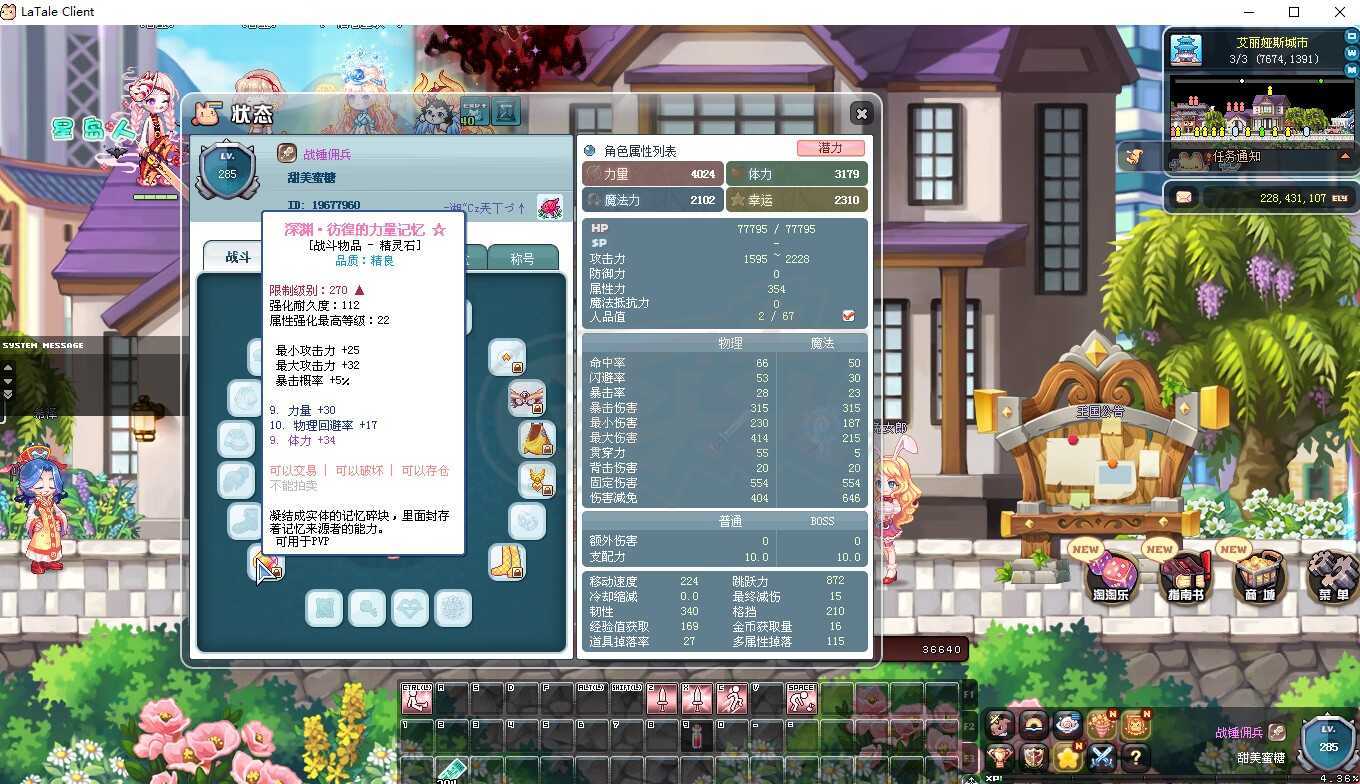This screenshot has width=1360, height=784.
Task: Click the trophy ranking icon
Action: pos(1000,757)
